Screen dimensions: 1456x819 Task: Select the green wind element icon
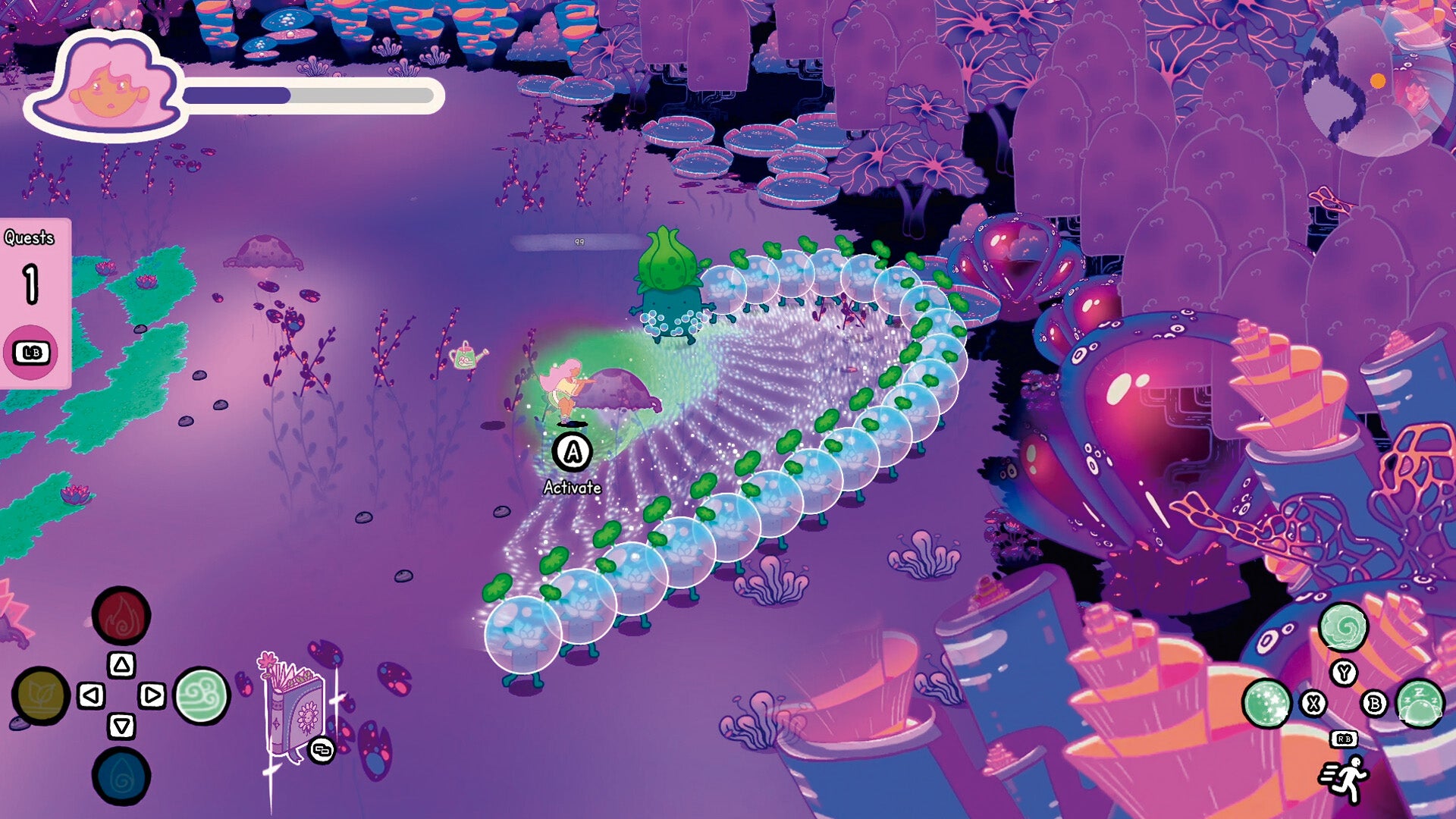point(202,695)
